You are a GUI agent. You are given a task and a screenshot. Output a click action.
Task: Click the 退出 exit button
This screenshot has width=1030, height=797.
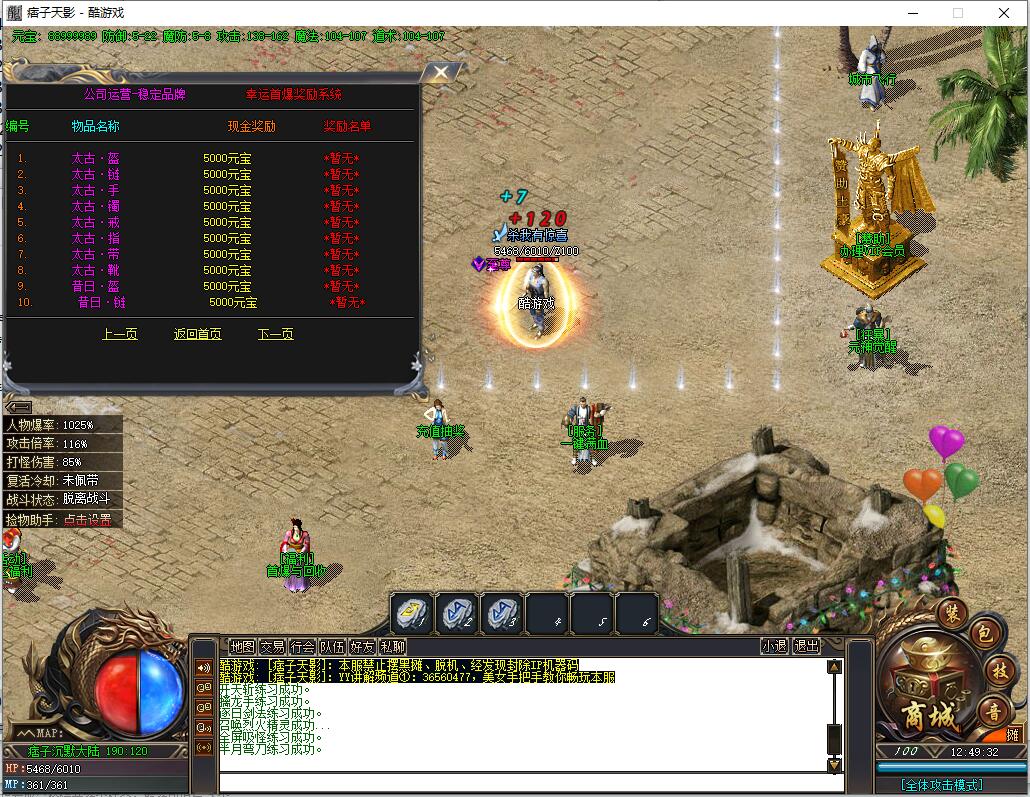click(806, 647)
